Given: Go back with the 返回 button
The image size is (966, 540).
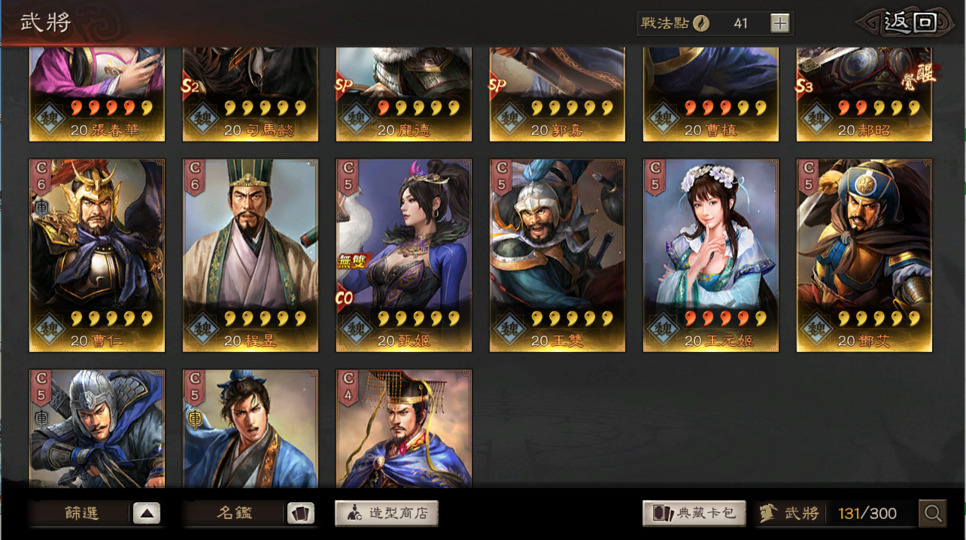Looking at the screenshot, I should pos(911,23).
